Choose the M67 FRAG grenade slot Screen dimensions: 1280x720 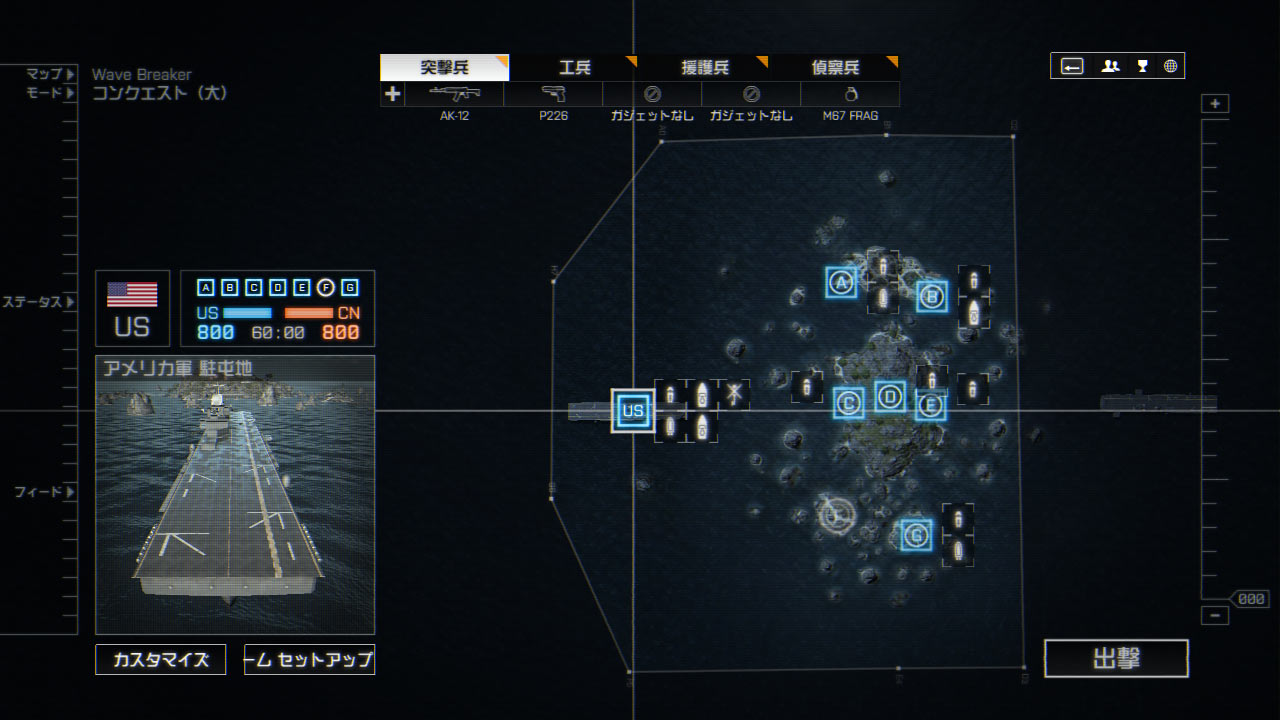[x=850, y=95]
